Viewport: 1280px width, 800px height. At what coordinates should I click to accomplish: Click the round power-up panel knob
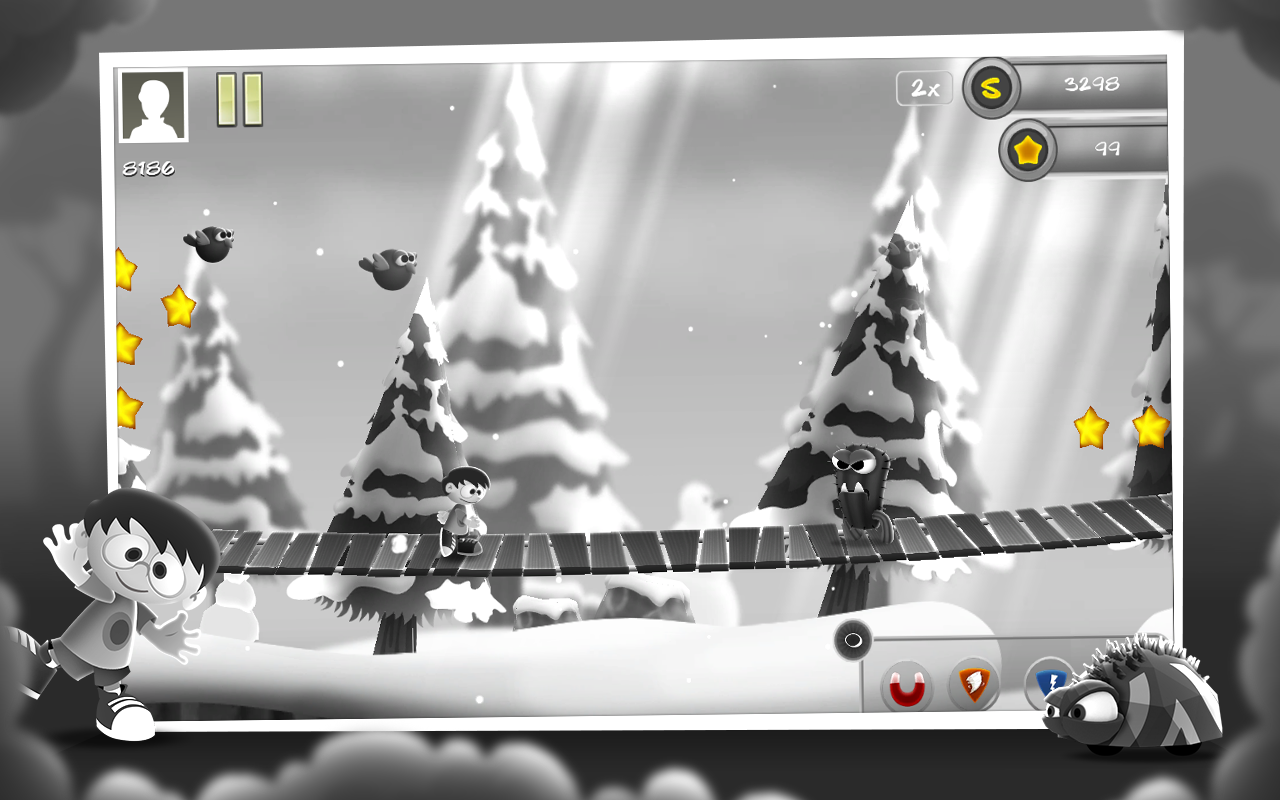click(853, 639)
